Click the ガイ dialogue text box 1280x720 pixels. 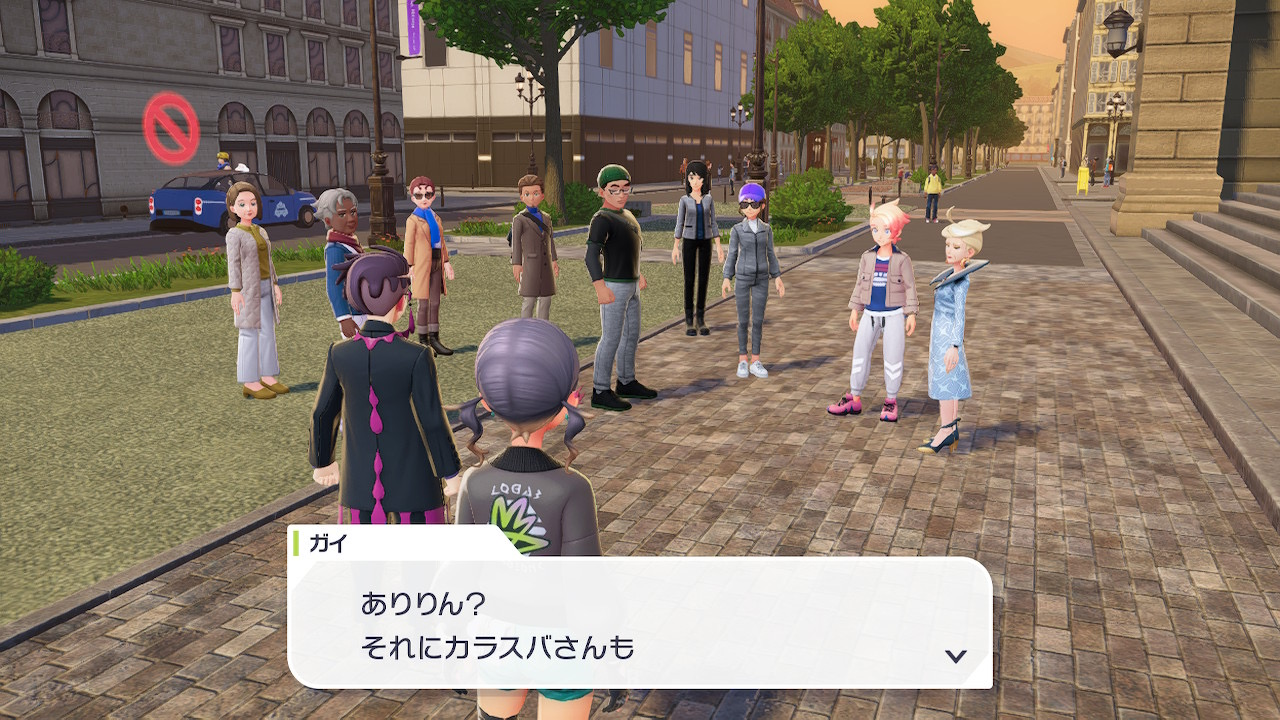click(640, 624)
